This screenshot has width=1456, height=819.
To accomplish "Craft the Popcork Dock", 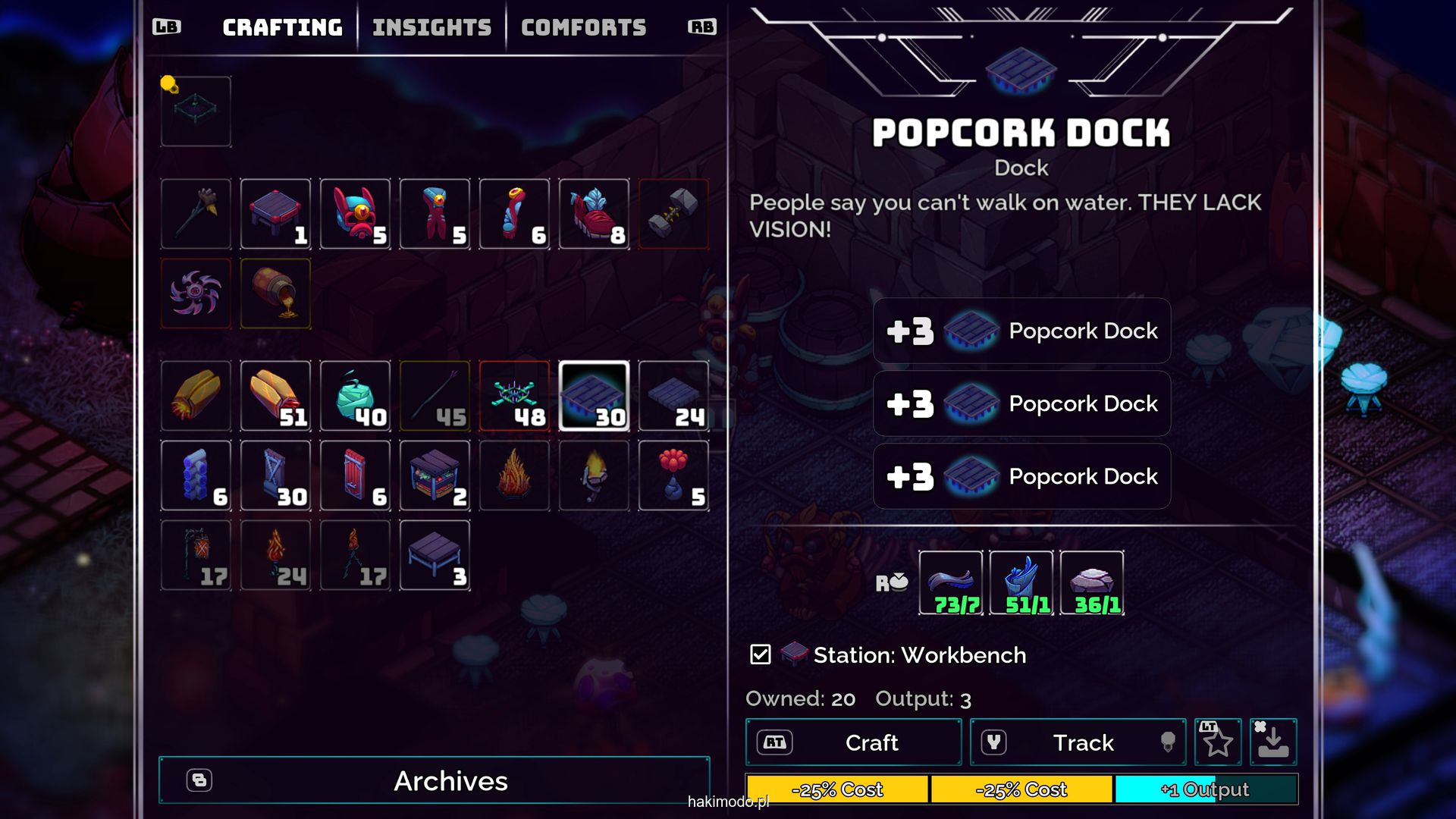I will point(854,742).
